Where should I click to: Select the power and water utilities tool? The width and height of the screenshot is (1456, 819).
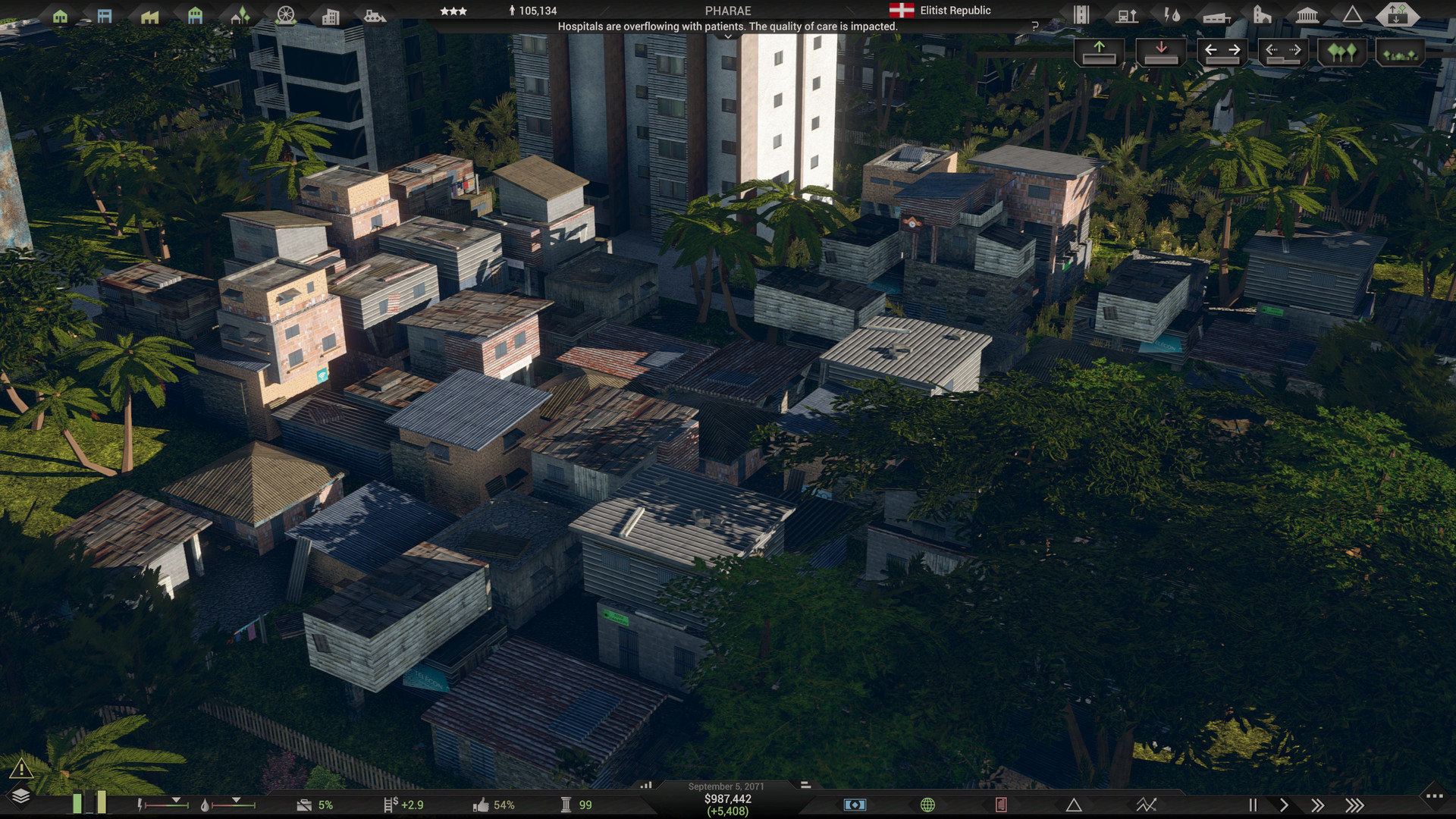pos(1171,14)
